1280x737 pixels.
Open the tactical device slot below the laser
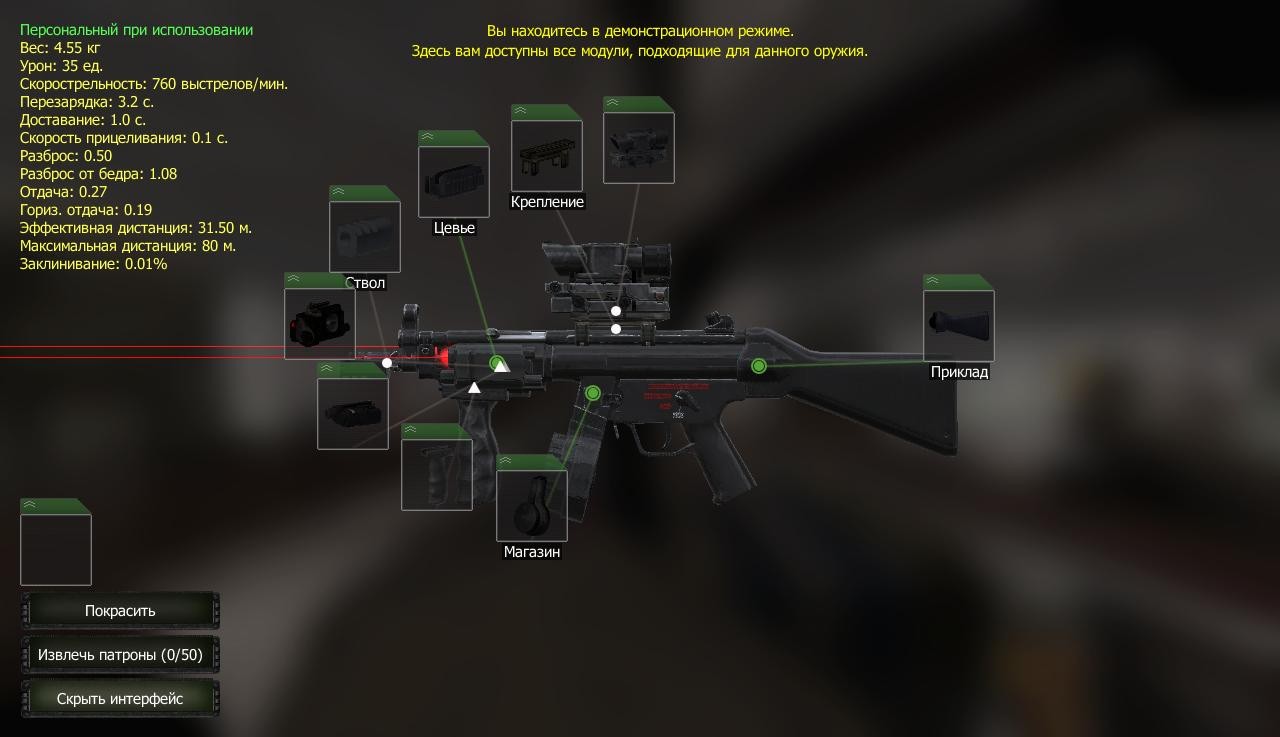pos(353,413)
